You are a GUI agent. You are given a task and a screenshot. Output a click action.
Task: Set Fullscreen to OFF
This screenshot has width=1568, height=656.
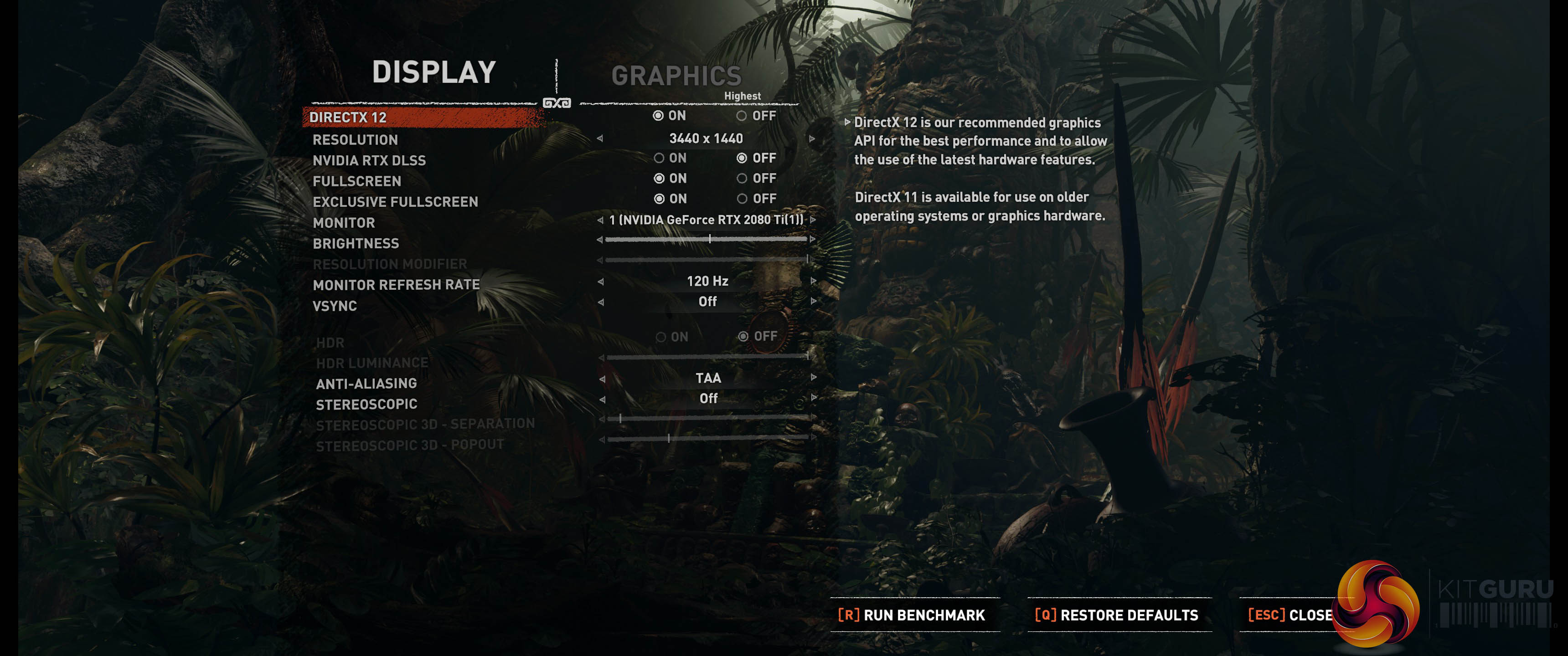pyautogui.click(x=742, y=178)
